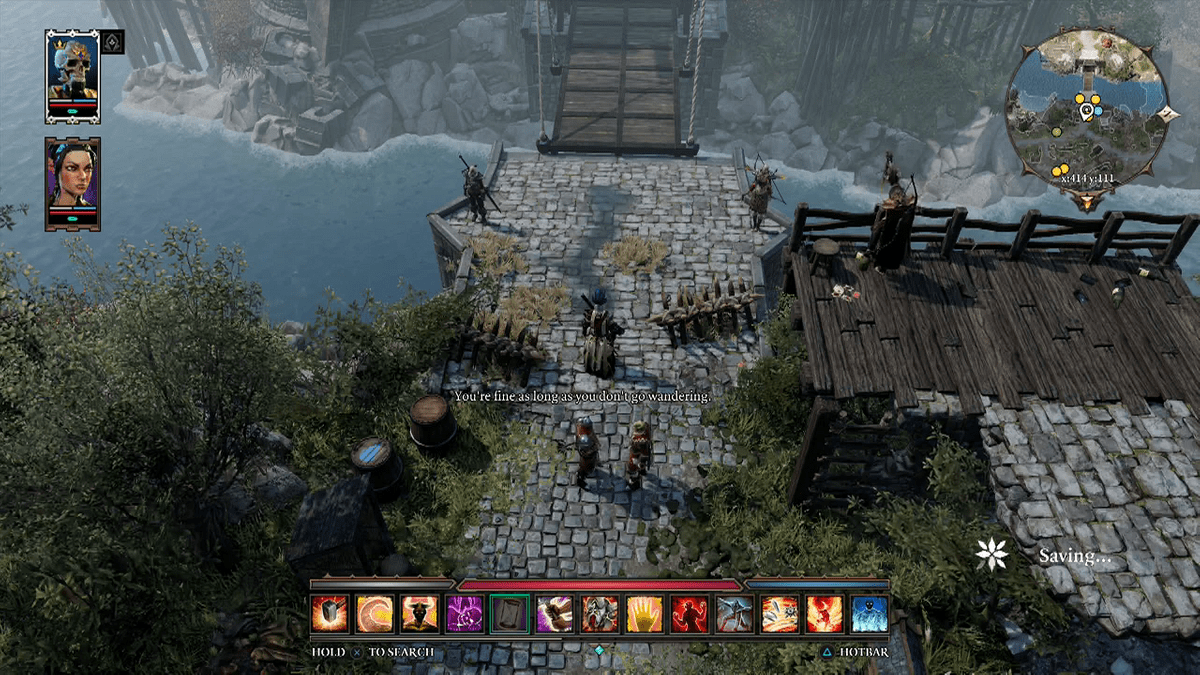
Task: Cast the flaming phoenix figure skill
Action: coord(825,613)
